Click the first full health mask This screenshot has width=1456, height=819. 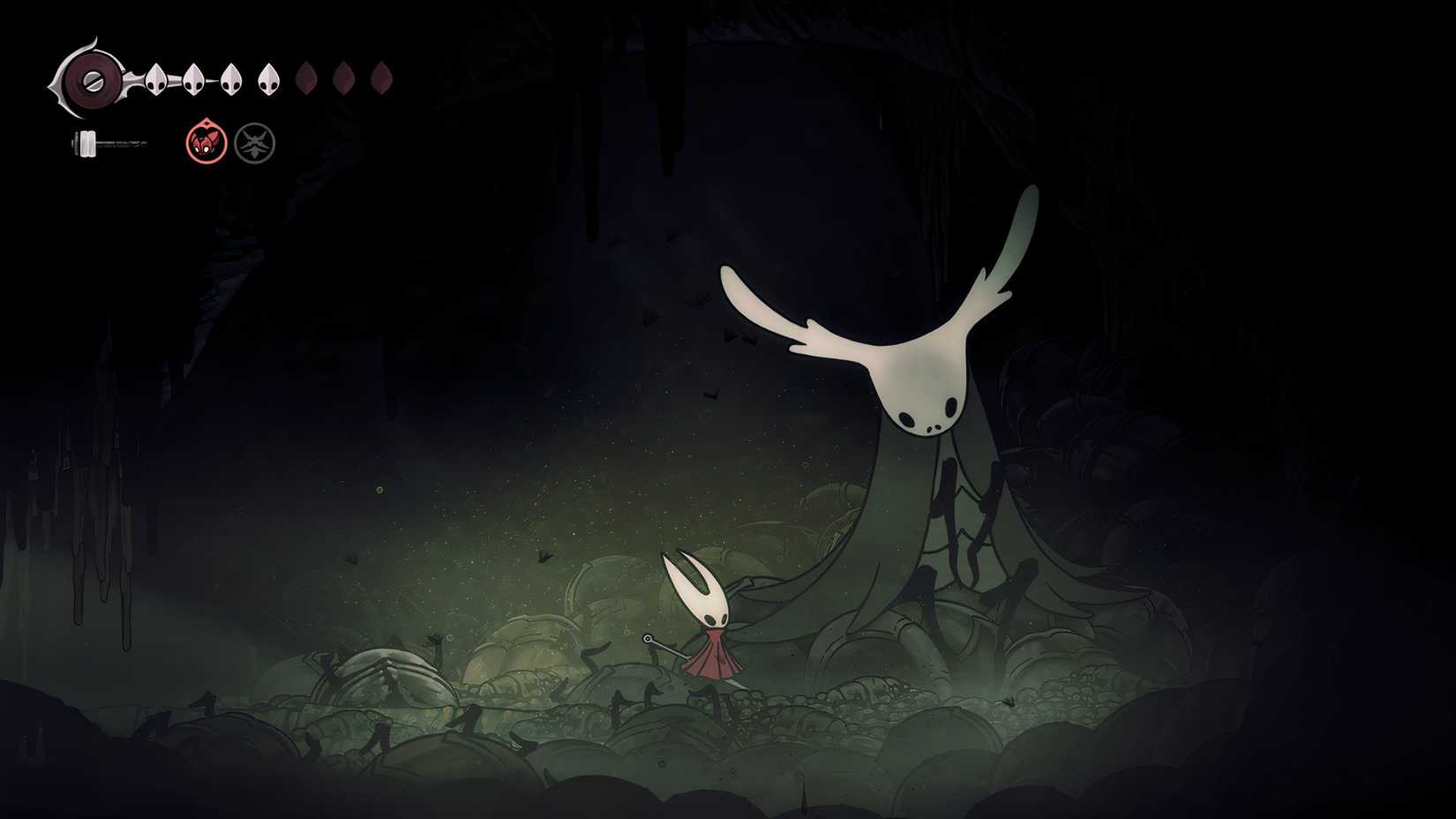coord(155,79)
